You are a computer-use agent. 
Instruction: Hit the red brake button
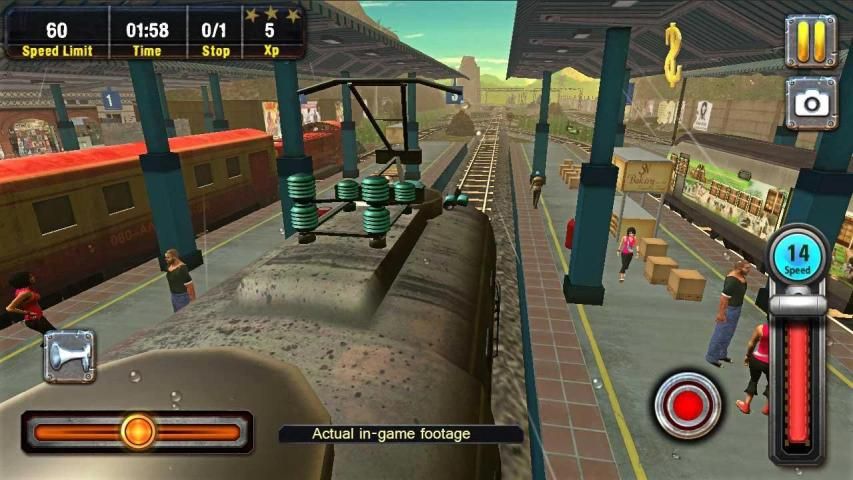click(x=687, y=405)
